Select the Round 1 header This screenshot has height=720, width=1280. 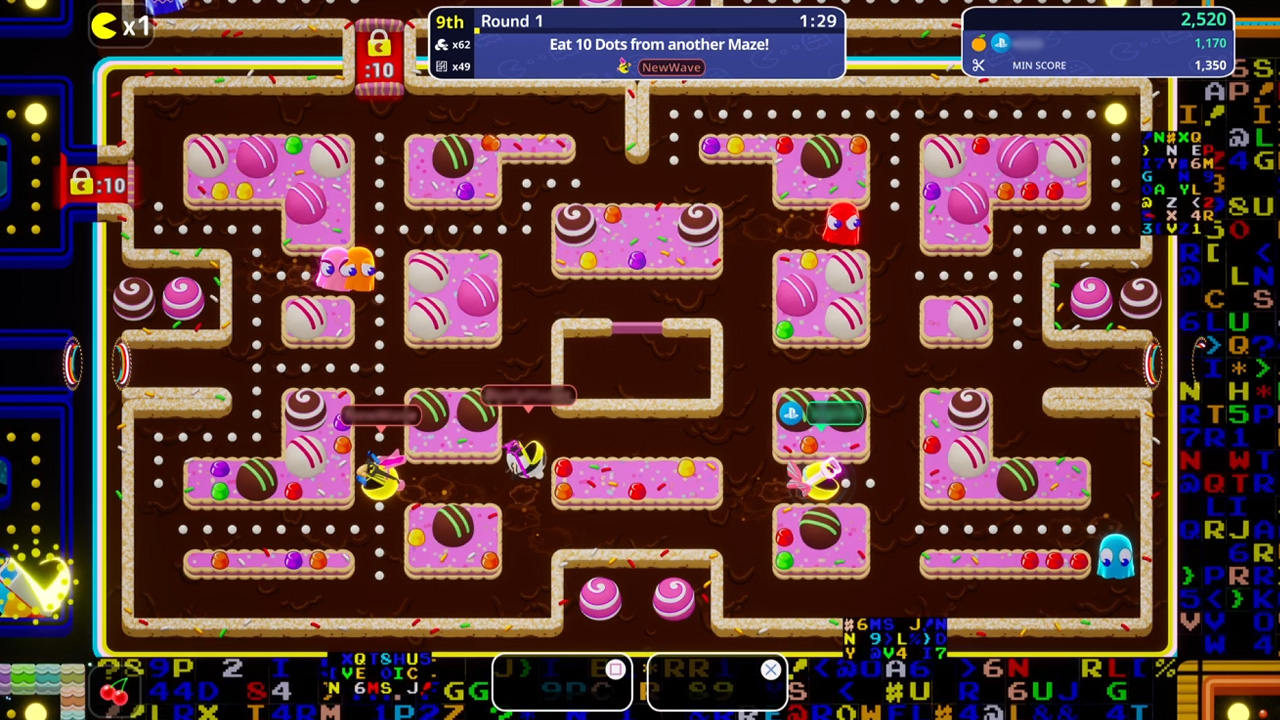click(512, 20)
